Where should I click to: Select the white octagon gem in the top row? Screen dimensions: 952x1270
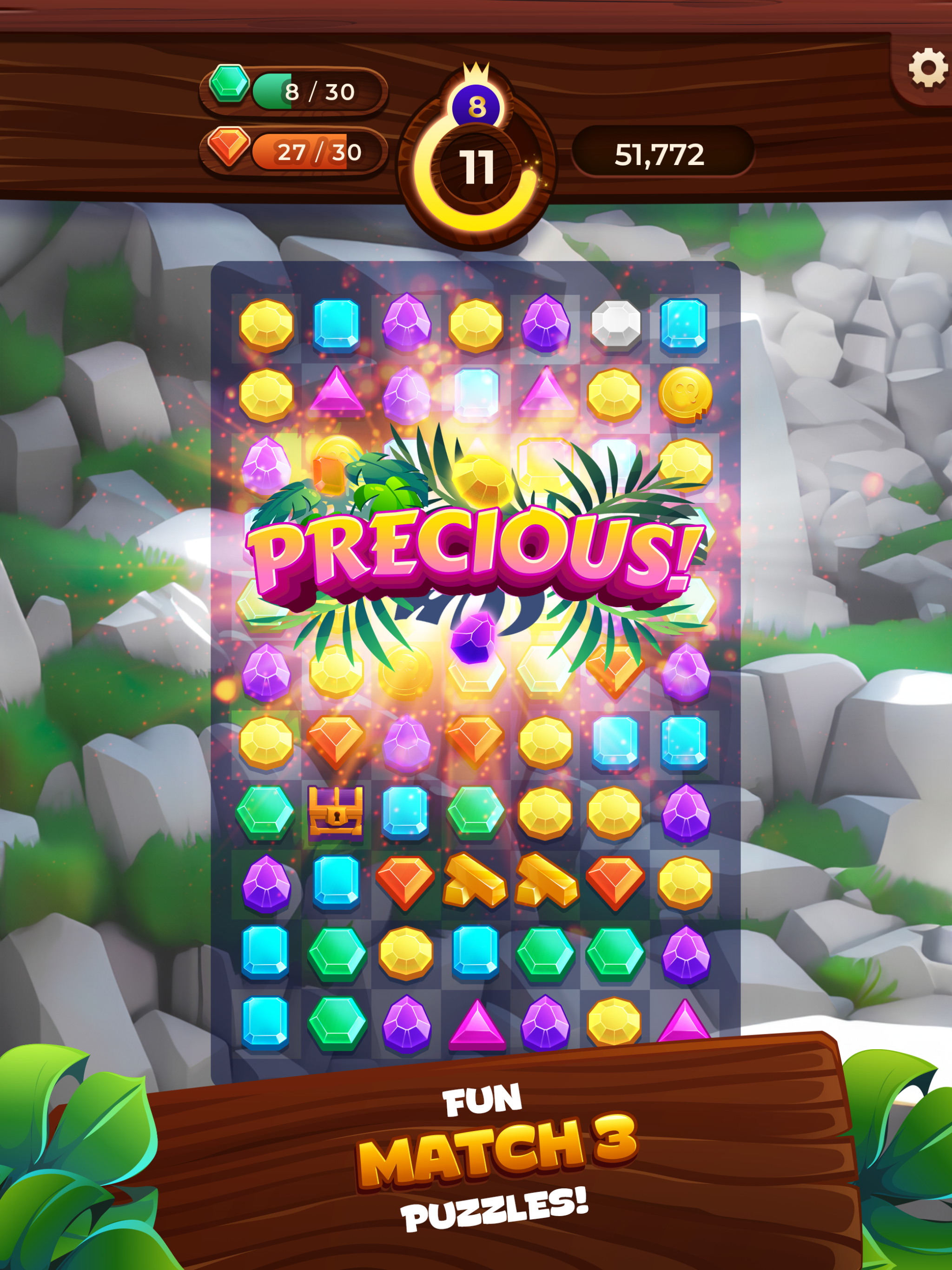[x=615, y=324]
